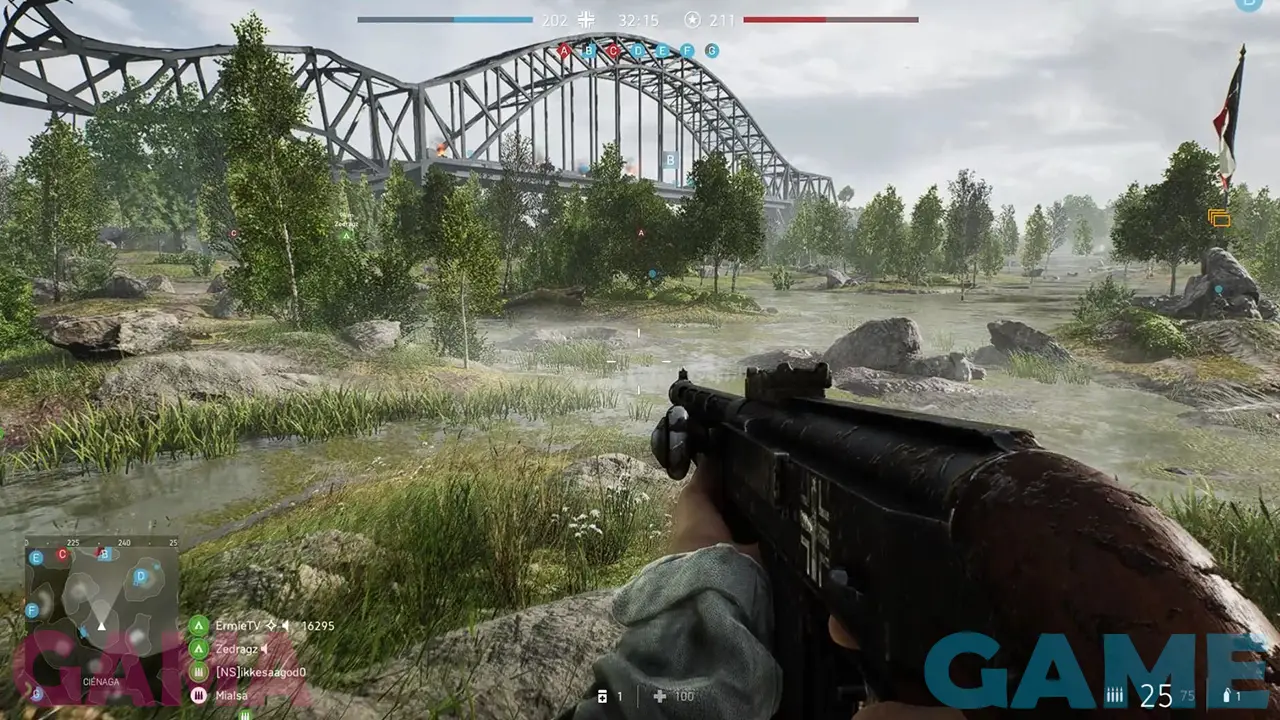Screen dimensions: 1280x720
Task: Select objective G in the top flag row
Action: point(712,50)
